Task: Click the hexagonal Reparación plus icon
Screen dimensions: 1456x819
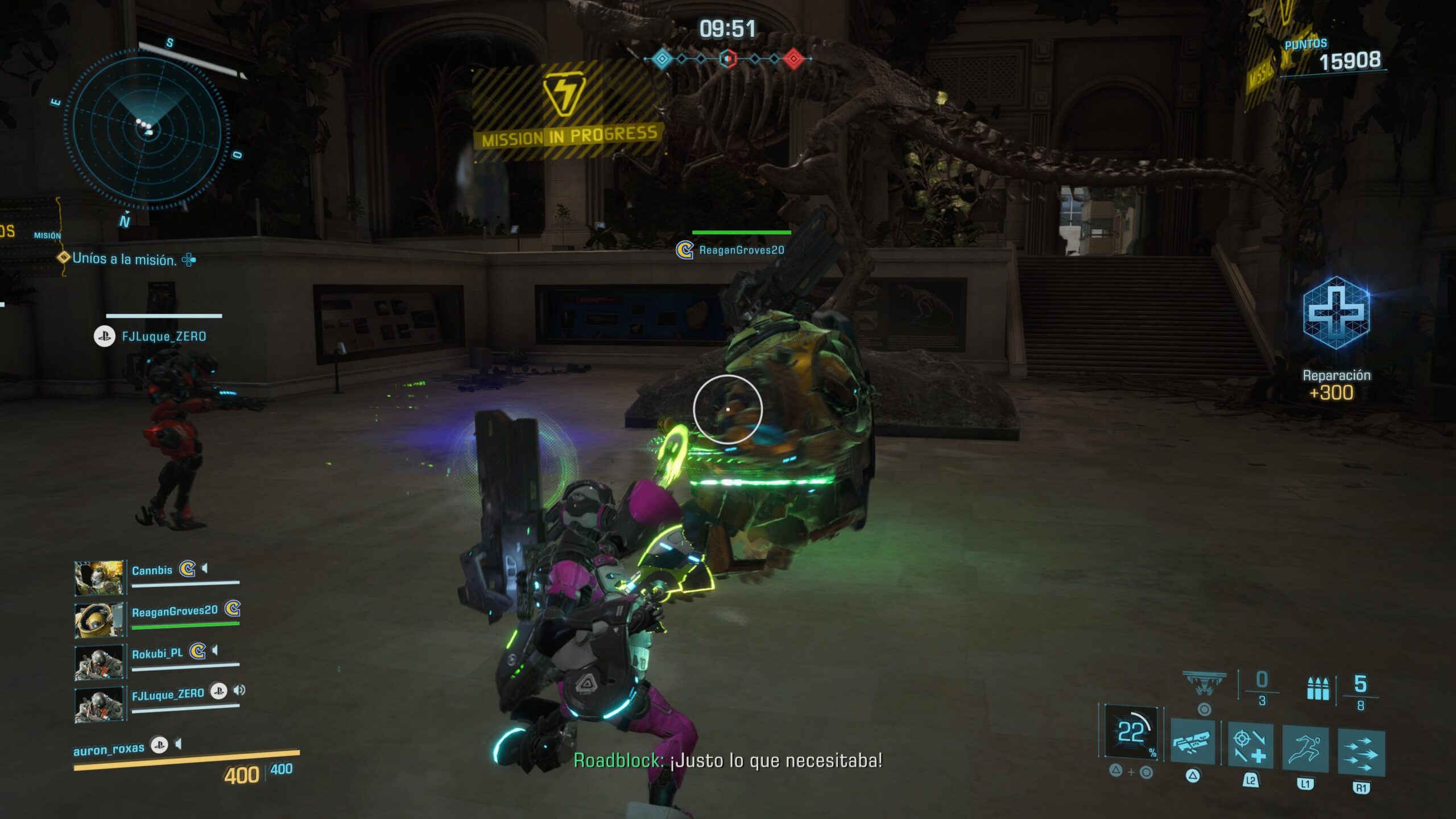Action: coord(1335,313)
